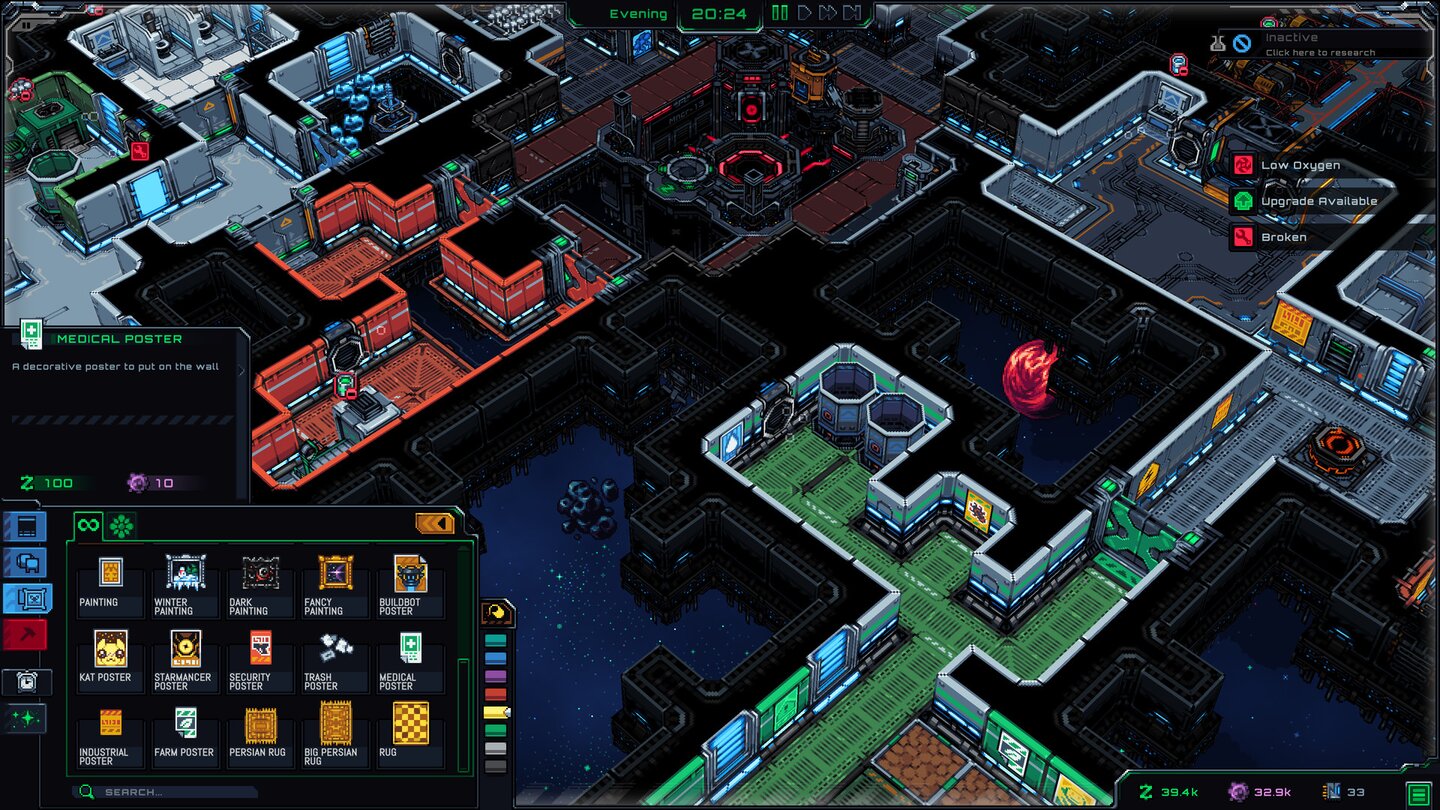
Task: Open the blueprint build icon at sidebar top
Action: pyautogui.click(x=27, y=527)
